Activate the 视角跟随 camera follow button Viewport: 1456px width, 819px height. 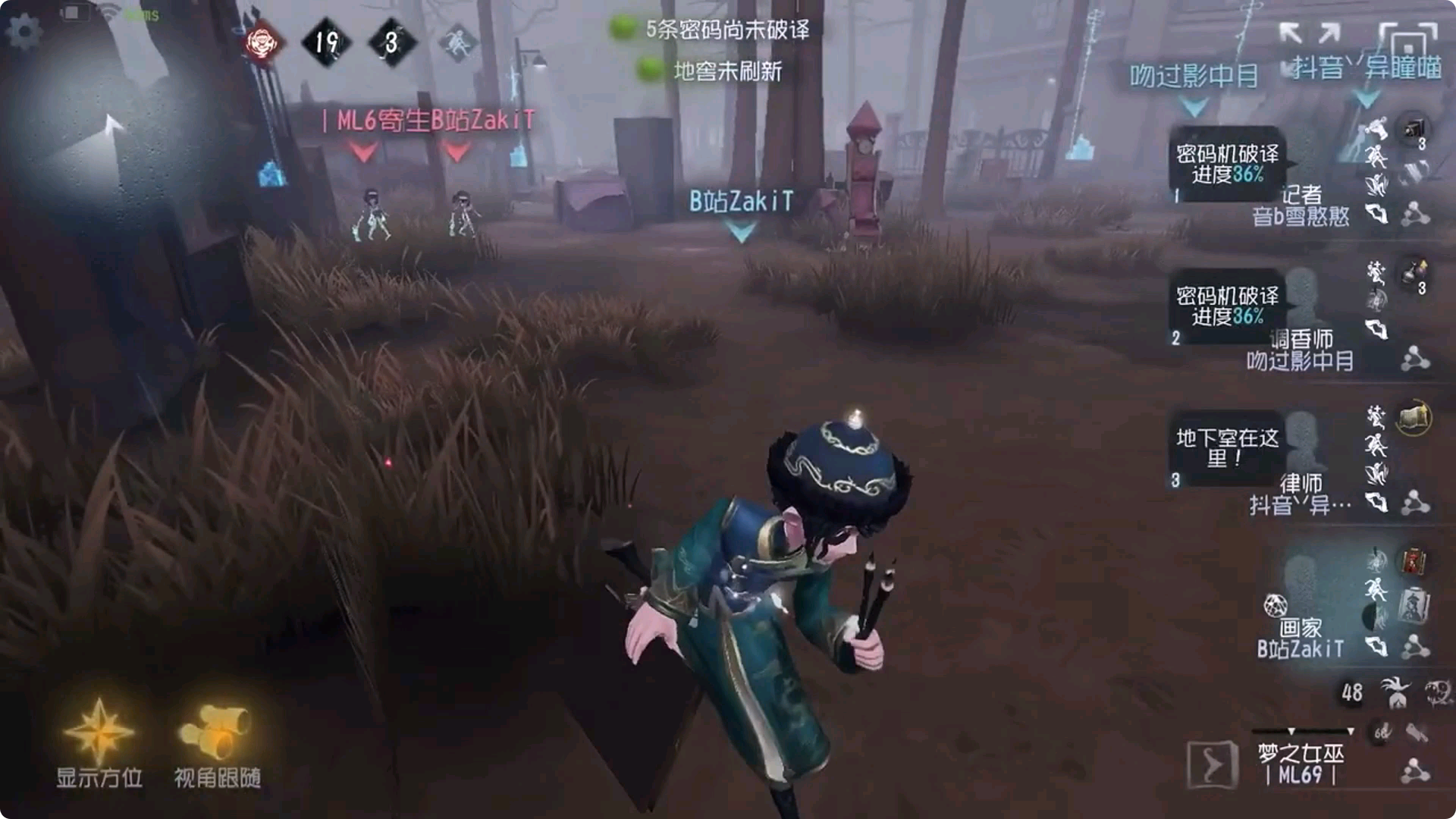tap(218, 739)
